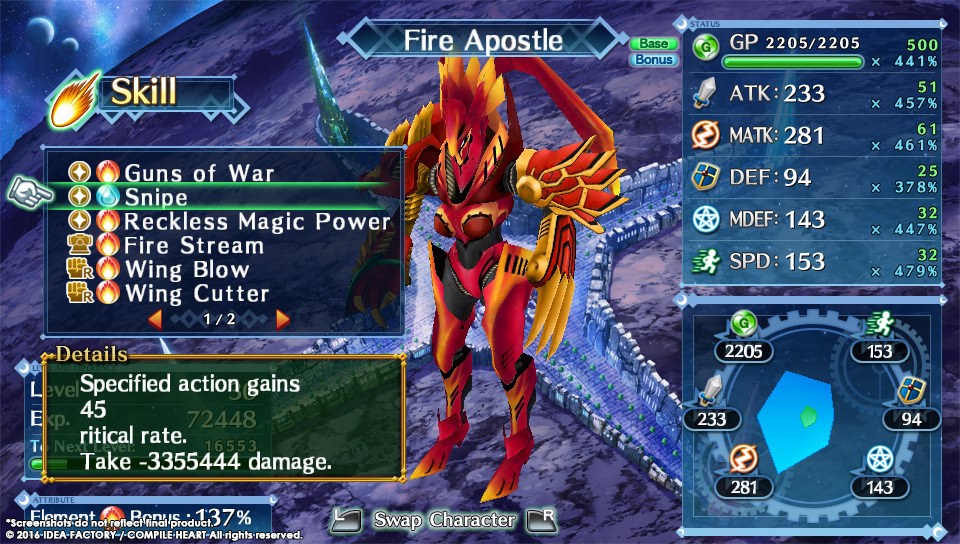Go to next skill page arrow

click(x=282, y=319)
